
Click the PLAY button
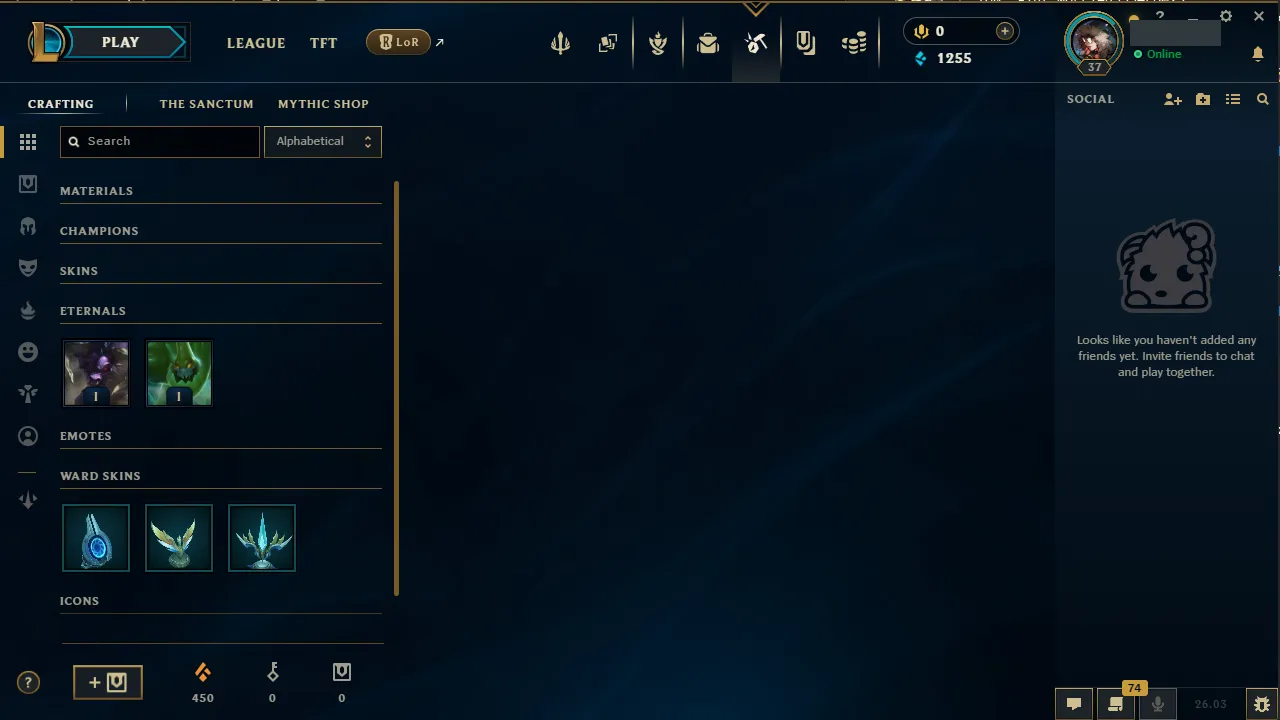point(120,42)
